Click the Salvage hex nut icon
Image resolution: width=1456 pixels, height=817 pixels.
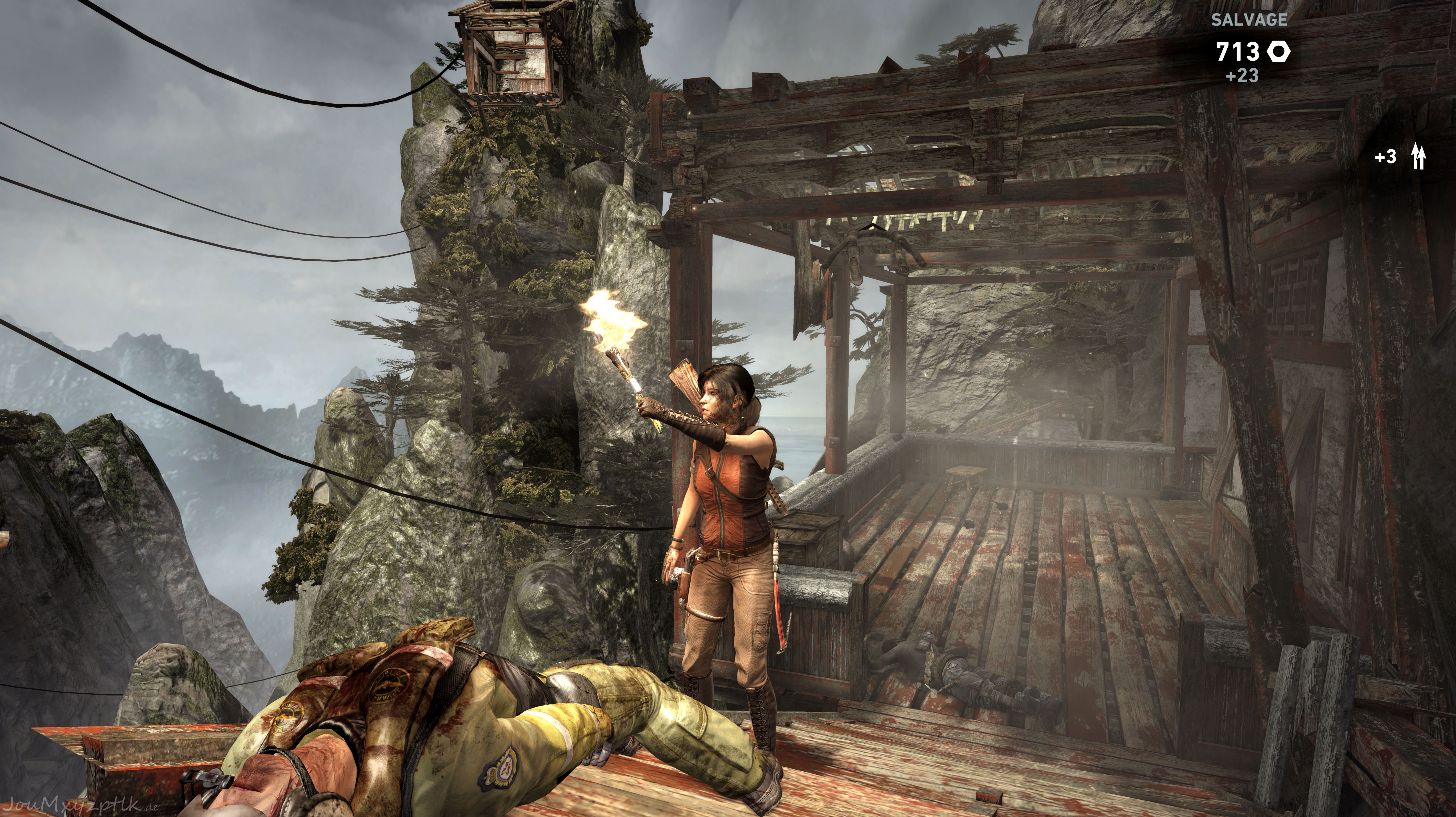pos(1278,52)
